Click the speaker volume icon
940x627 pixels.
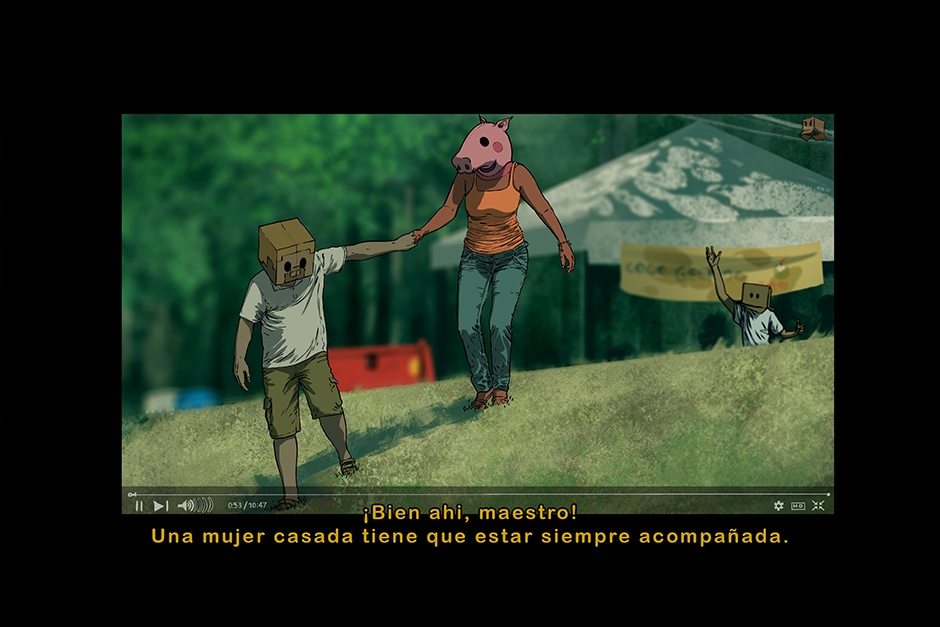tap(186, 506)
